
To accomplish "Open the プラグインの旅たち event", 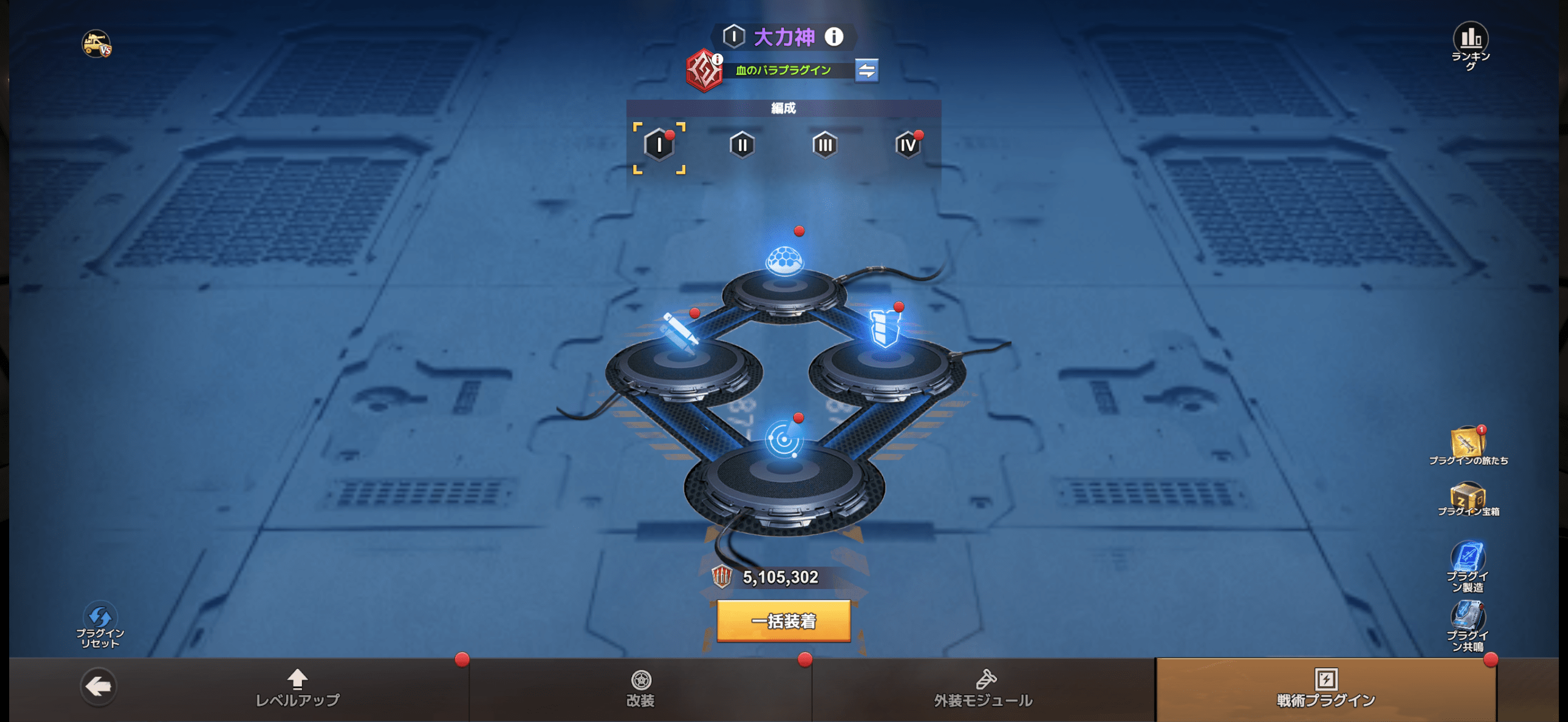I will click(x=1468, y=445).
